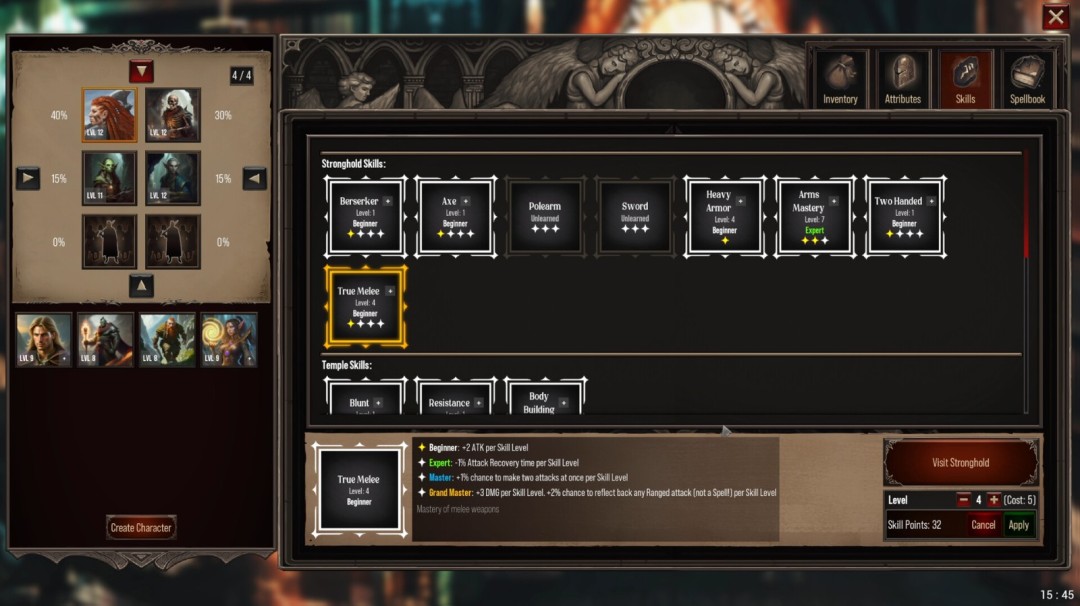The width and height of the screenshot is (1080, 606).
Task: Switch to the Attributes tab
Action: [902, 79]
